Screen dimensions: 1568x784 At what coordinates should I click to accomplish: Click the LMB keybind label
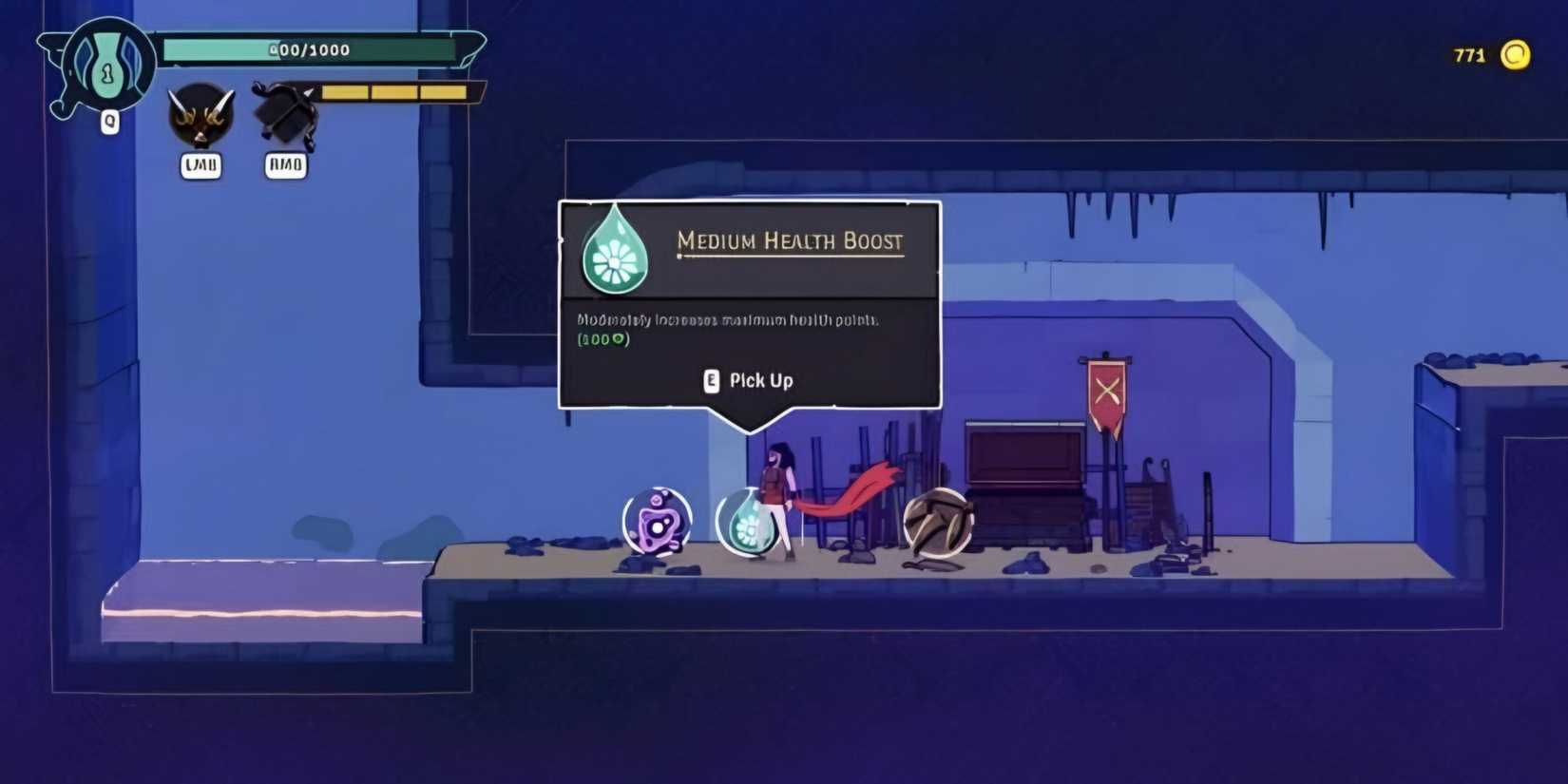pyautogui.click(x=201, y=165)
